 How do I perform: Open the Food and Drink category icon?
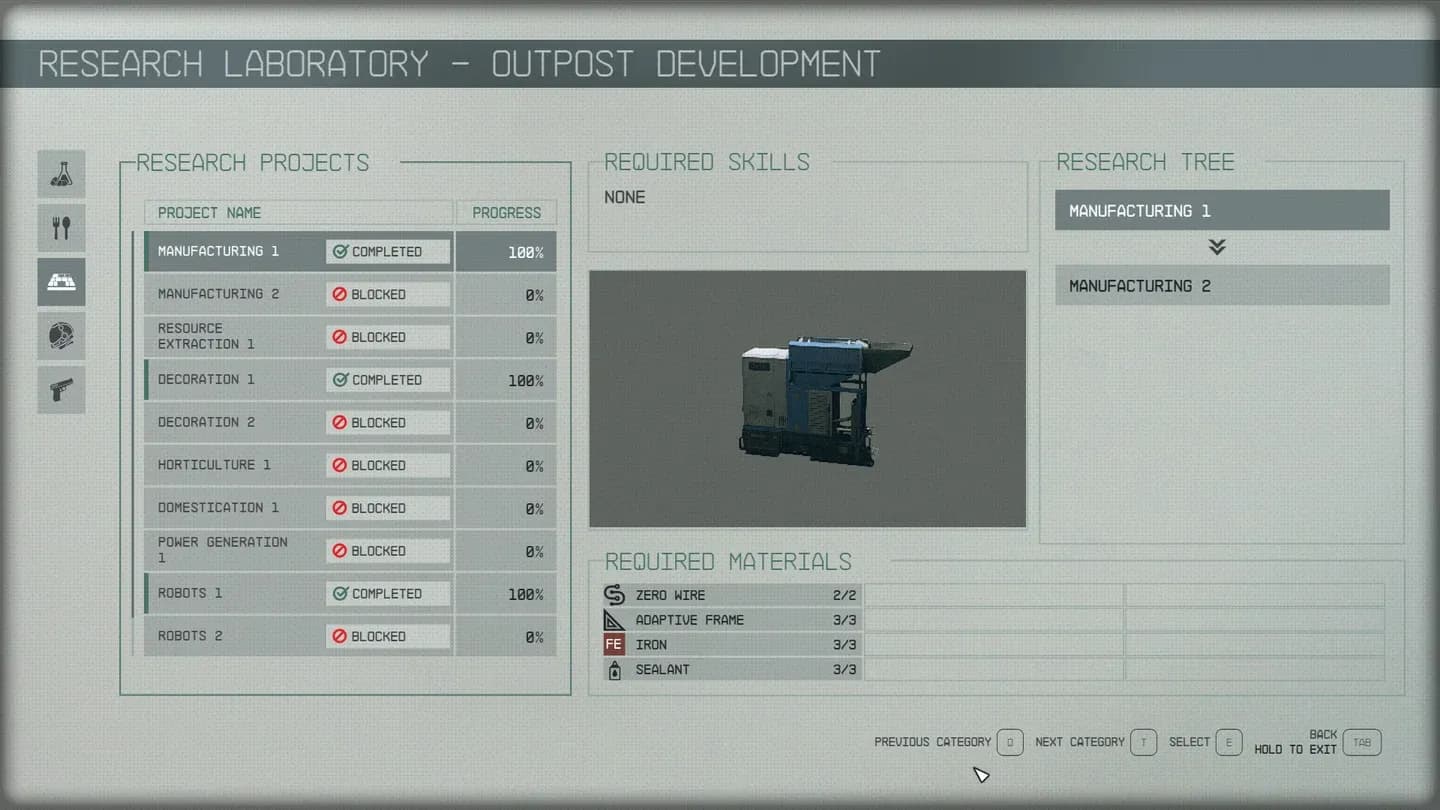pyautogui.click(x=61, y=228)
